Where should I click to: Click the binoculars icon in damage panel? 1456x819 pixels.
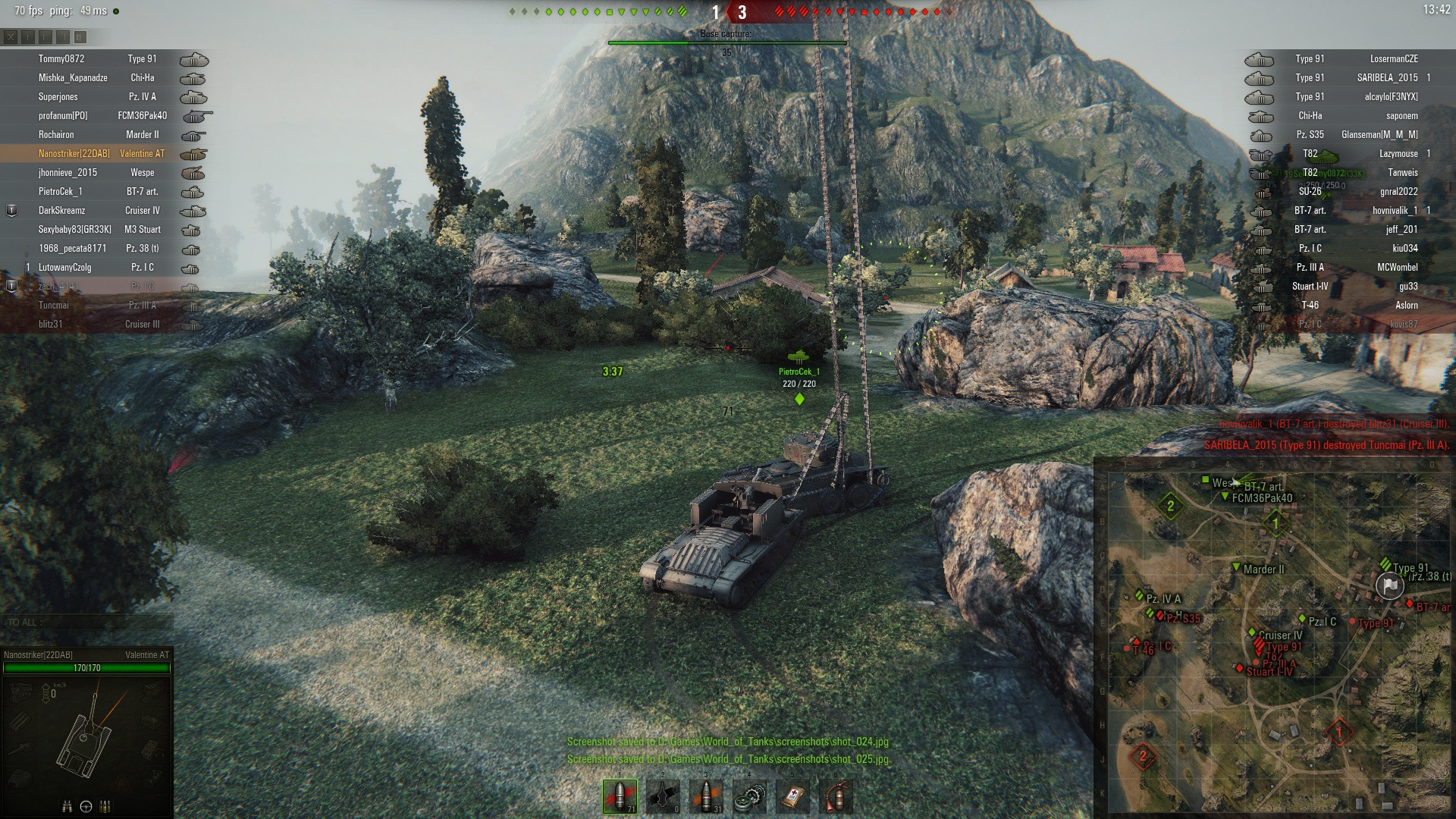tap(67, 806)
